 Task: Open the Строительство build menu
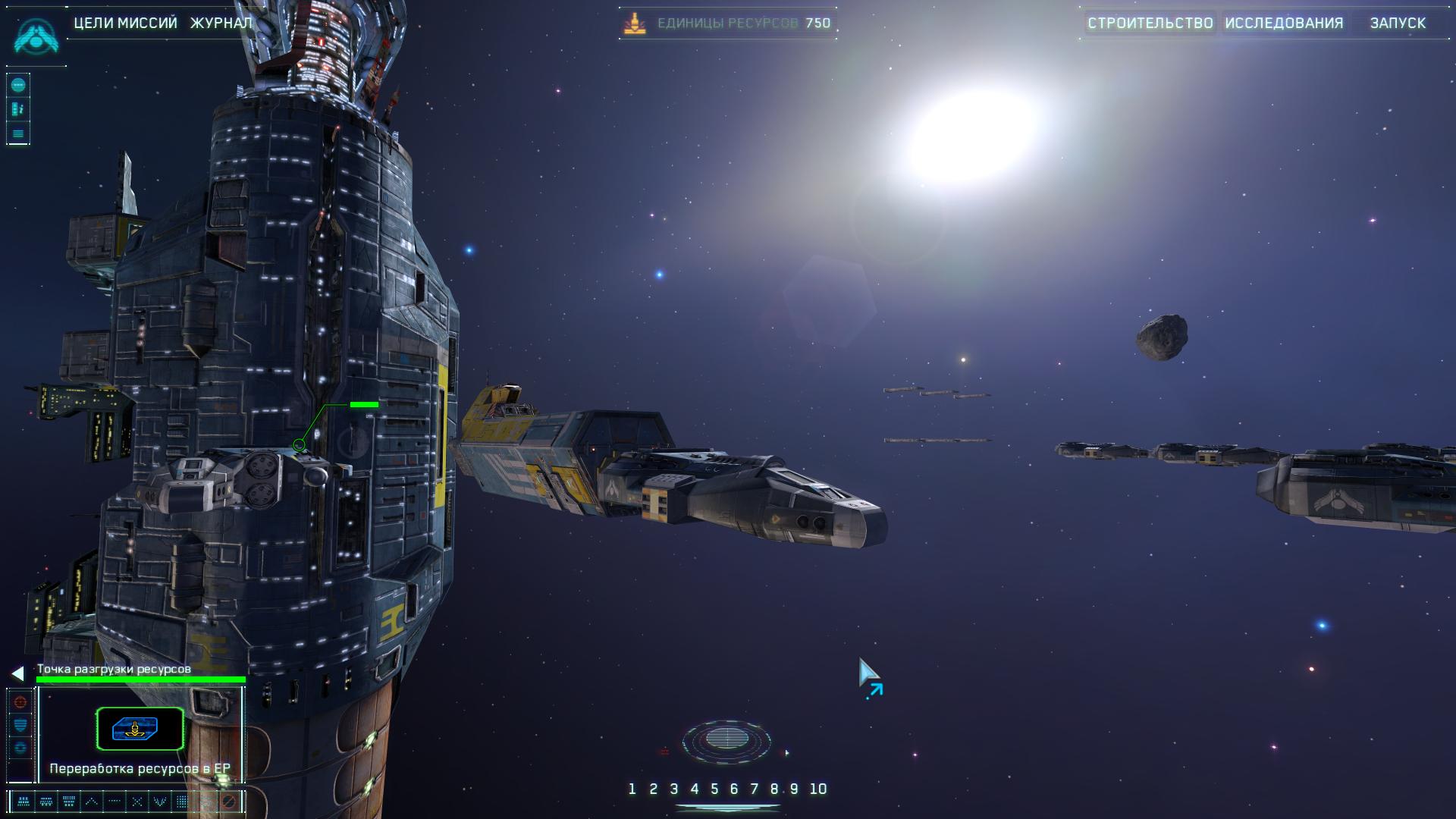(x=1150, y=24)
